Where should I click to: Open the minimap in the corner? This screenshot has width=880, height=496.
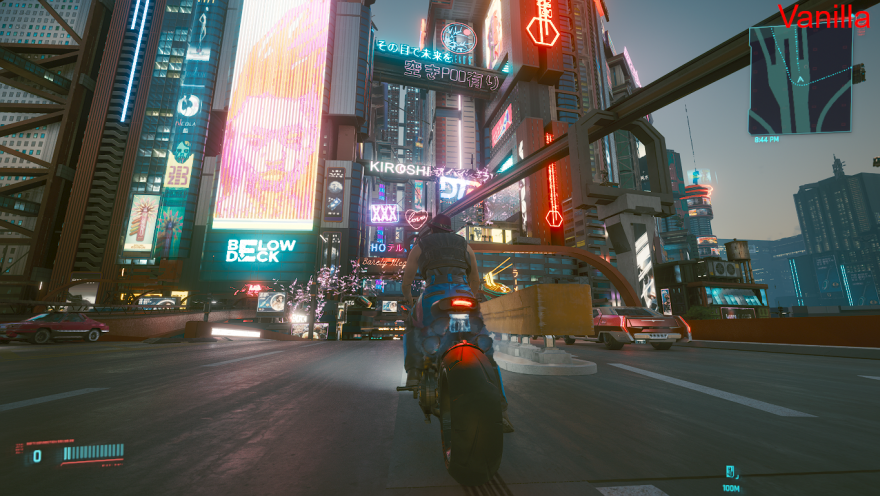800,80
